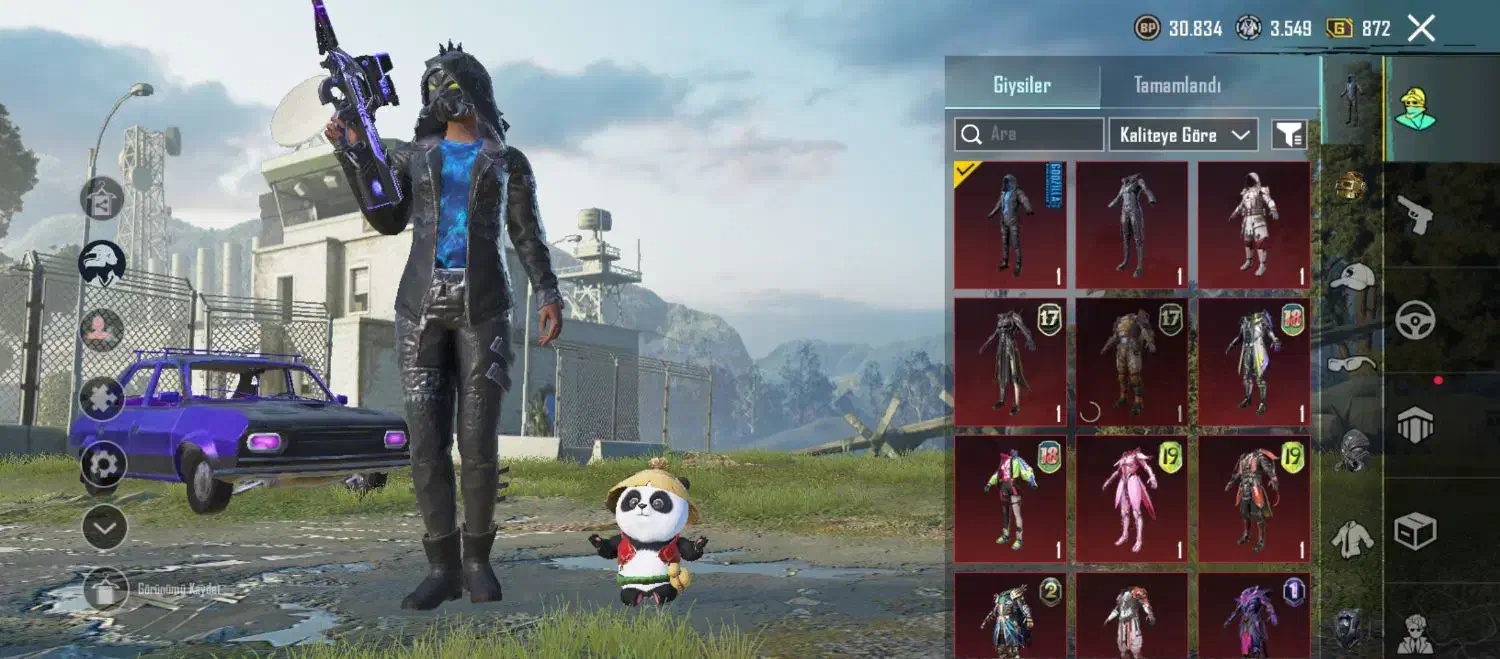Click the share outfit hanger icon
This screenshot has height=659, width=1500.
102,198
